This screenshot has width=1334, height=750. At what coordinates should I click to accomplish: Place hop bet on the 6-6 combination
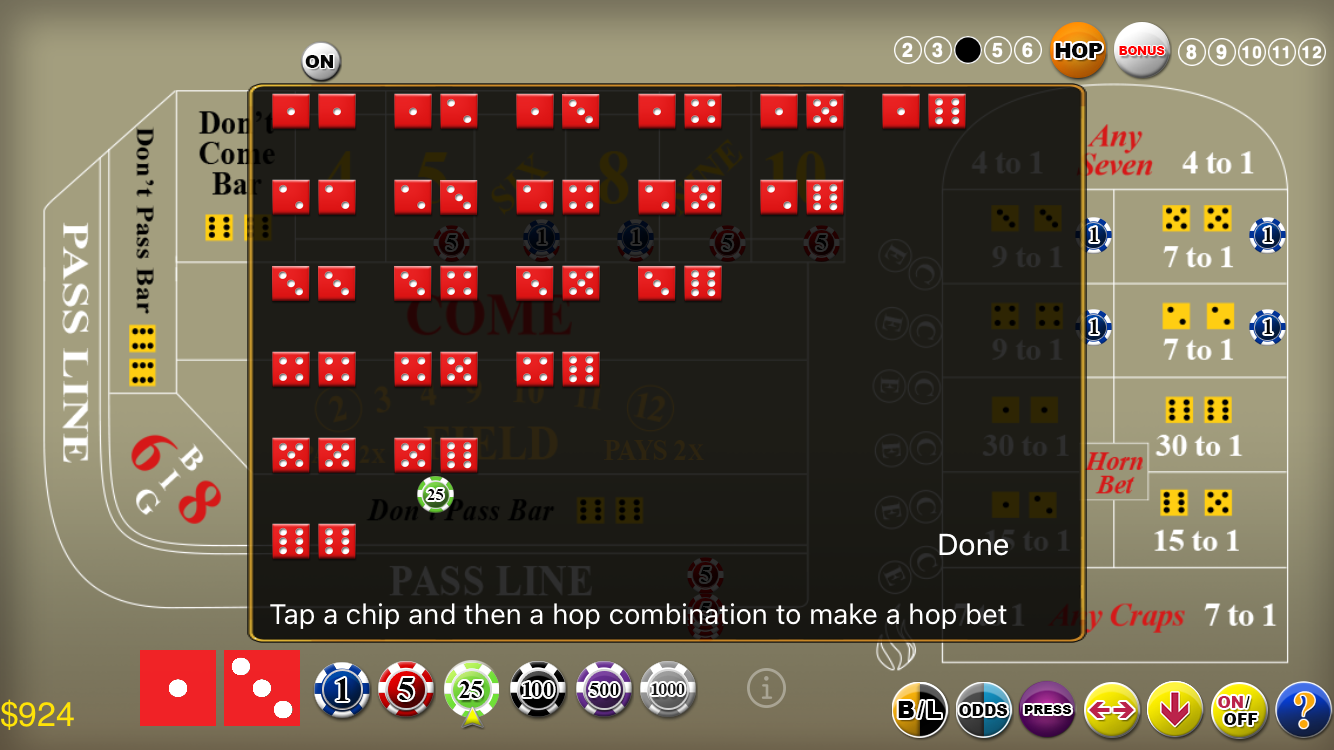[314, 541]
